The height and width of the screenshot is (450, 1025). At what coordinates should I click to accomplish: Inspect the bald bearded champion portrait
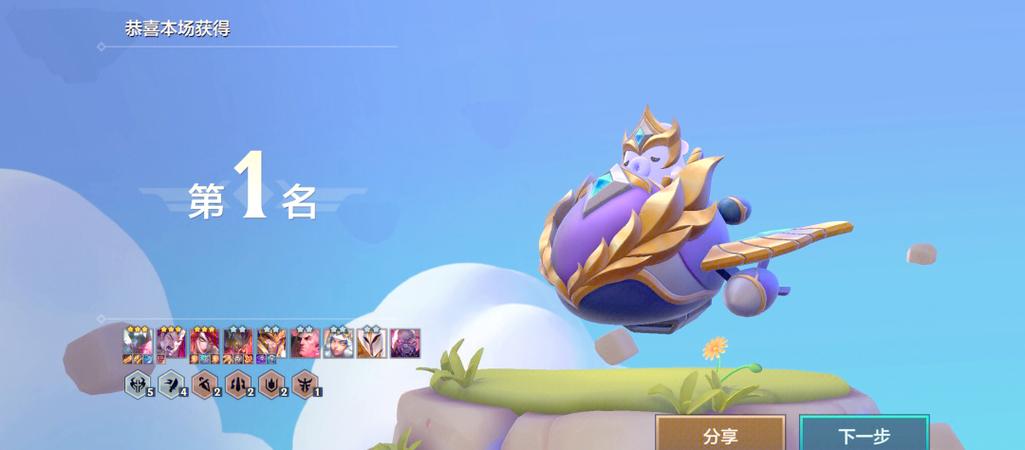point(304,343)
